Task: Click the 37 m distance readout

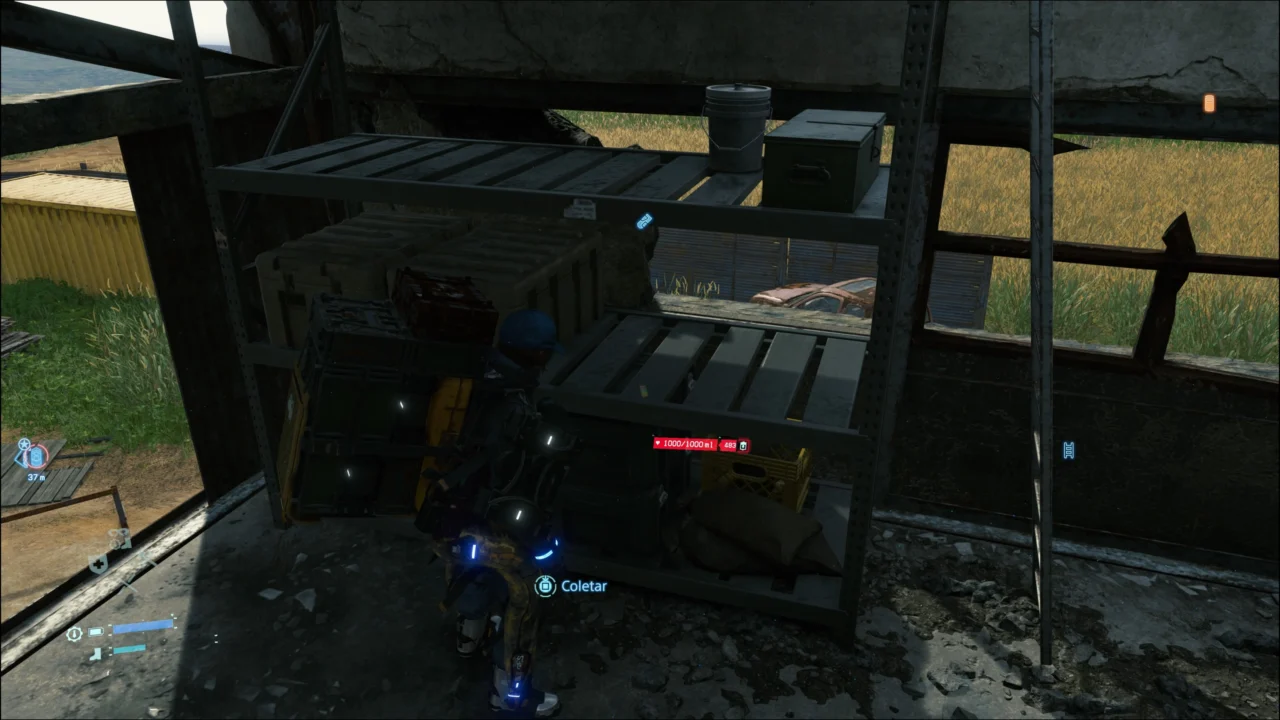Action: coord(36,477)
